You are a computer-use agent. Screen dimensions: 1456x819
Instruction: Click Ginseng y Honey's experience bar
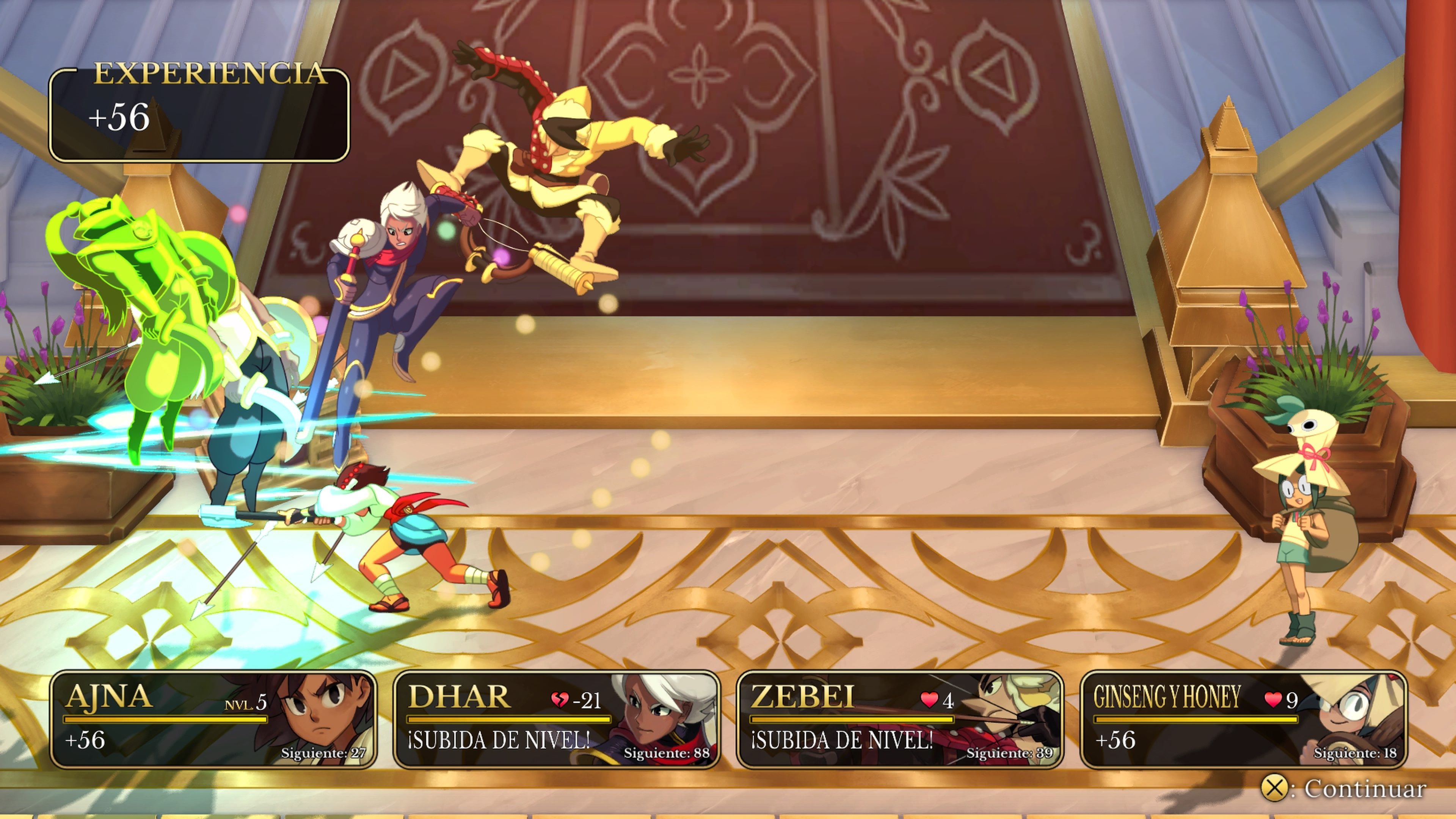click(1196, 721)
